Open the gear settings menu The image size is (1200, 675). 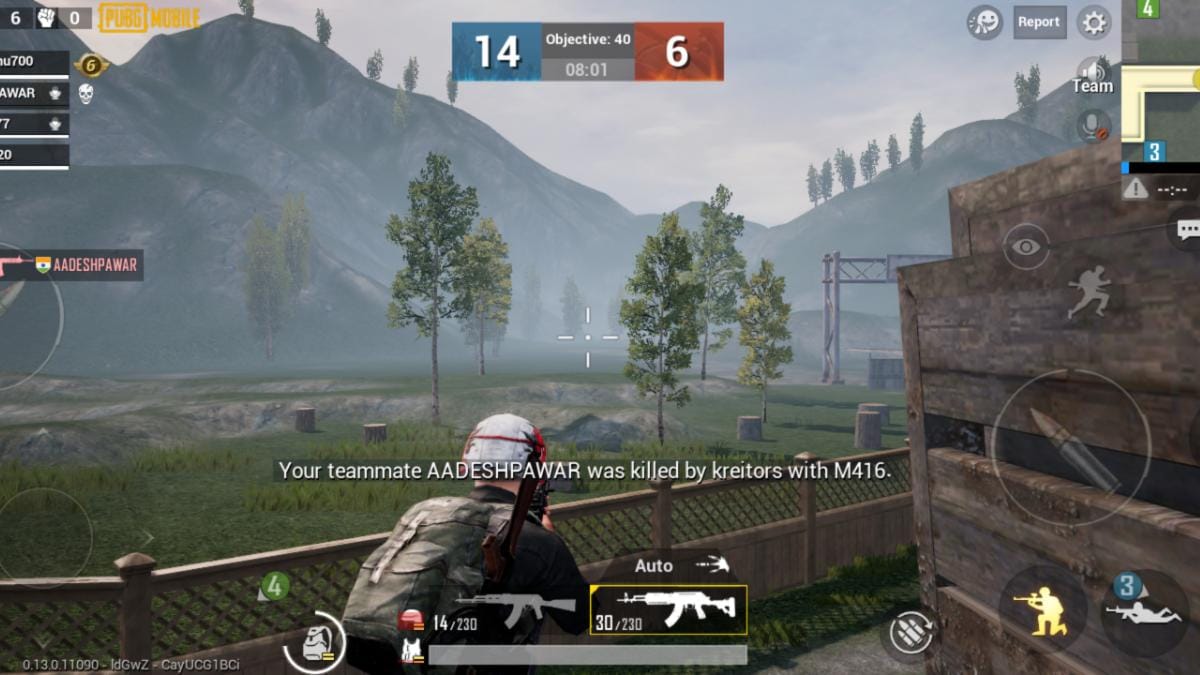tap(1094, 22)
